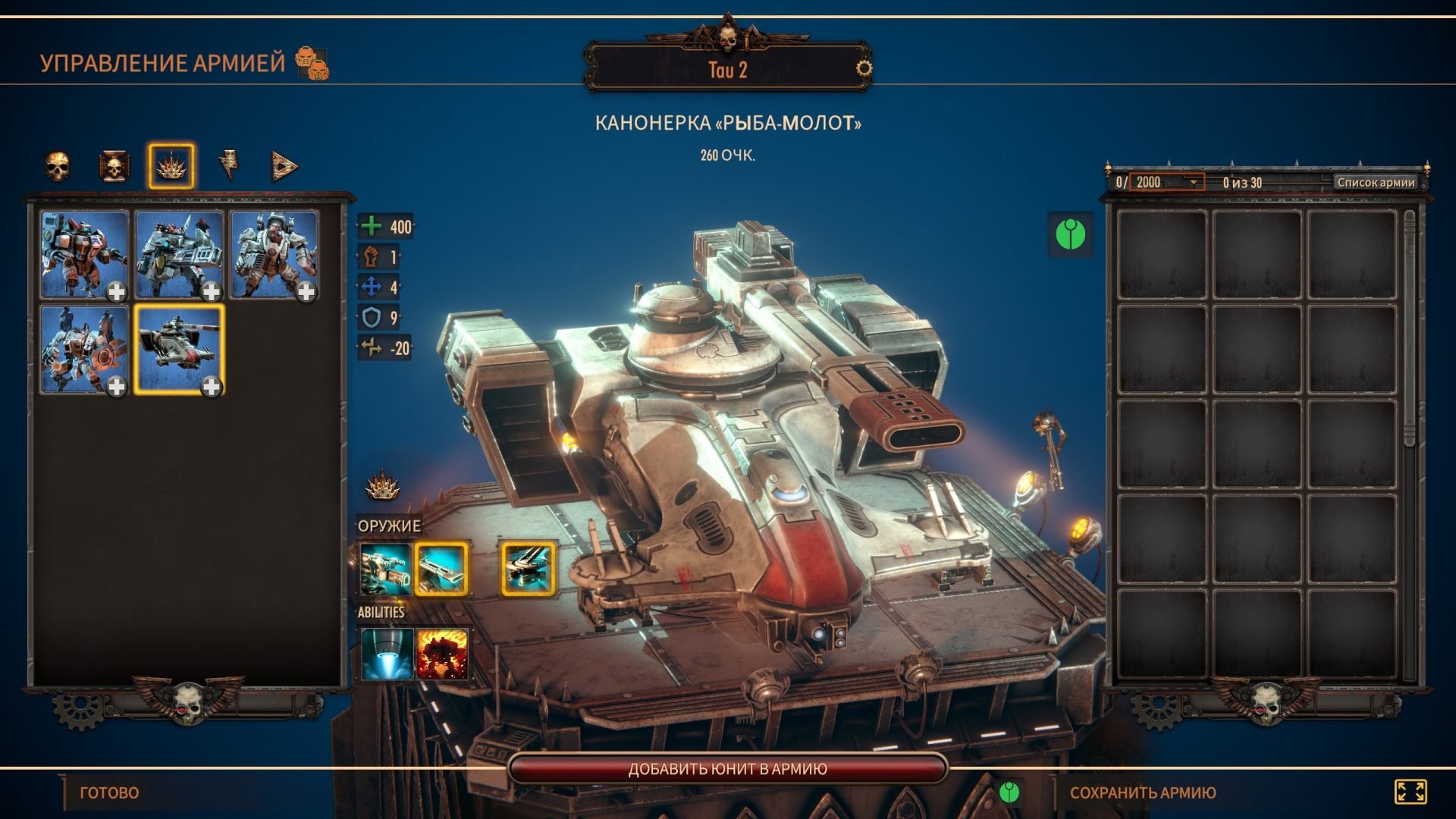1456x819 pixels.
Task: Click the blue jet thruster ability icon
Action: tap(387, 653)
